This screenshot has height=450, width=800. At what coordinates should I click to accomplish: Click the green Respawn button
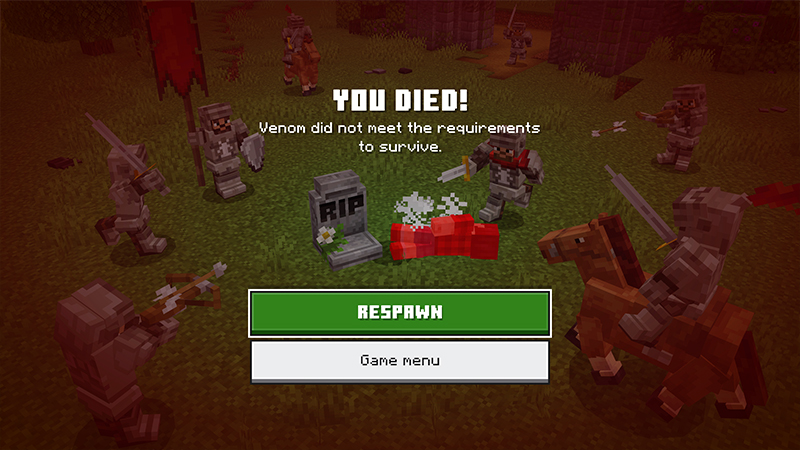(400, 312)
